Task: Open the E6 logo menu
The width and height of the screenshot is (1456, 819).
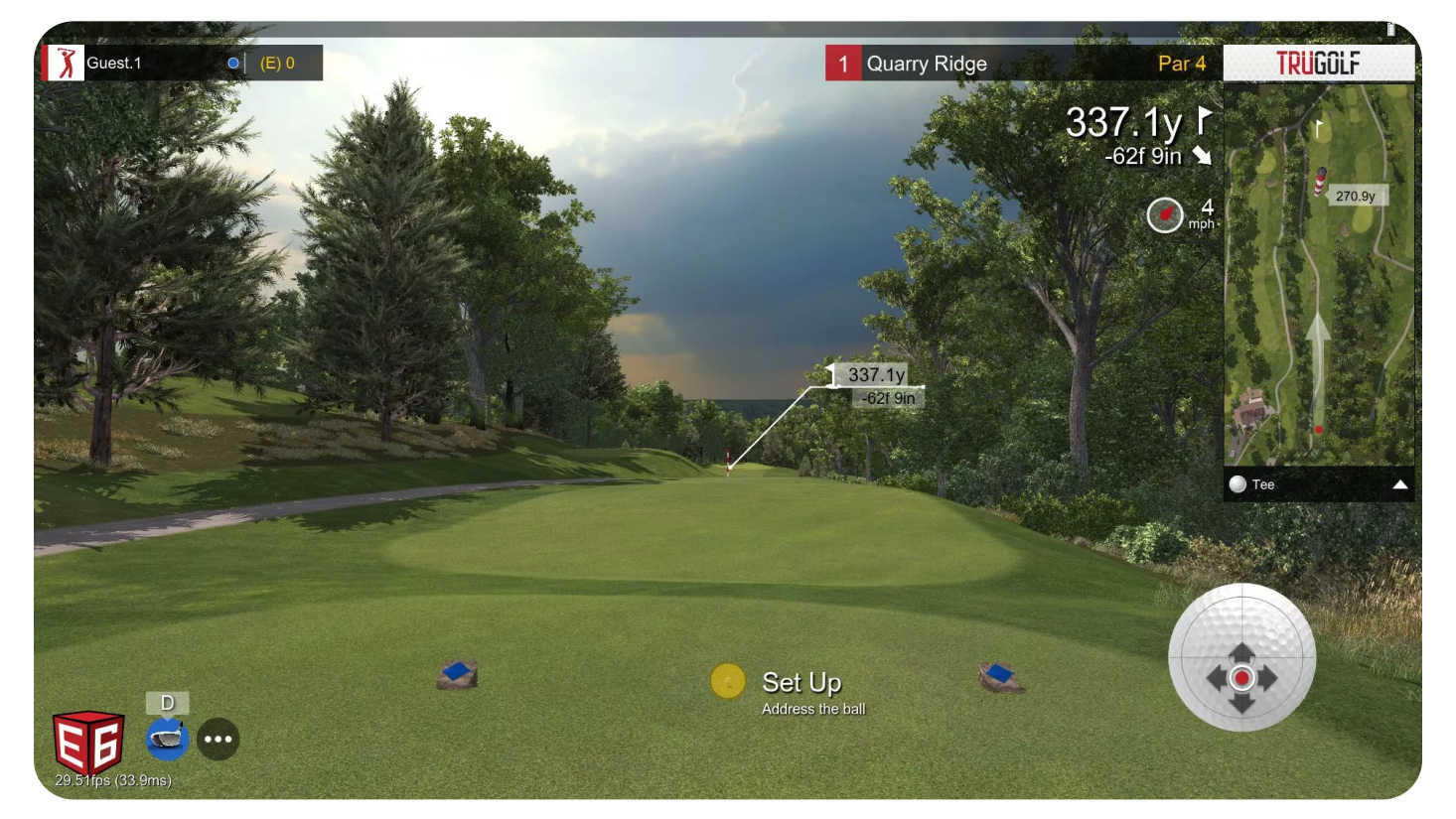Action: pos(88,742)
